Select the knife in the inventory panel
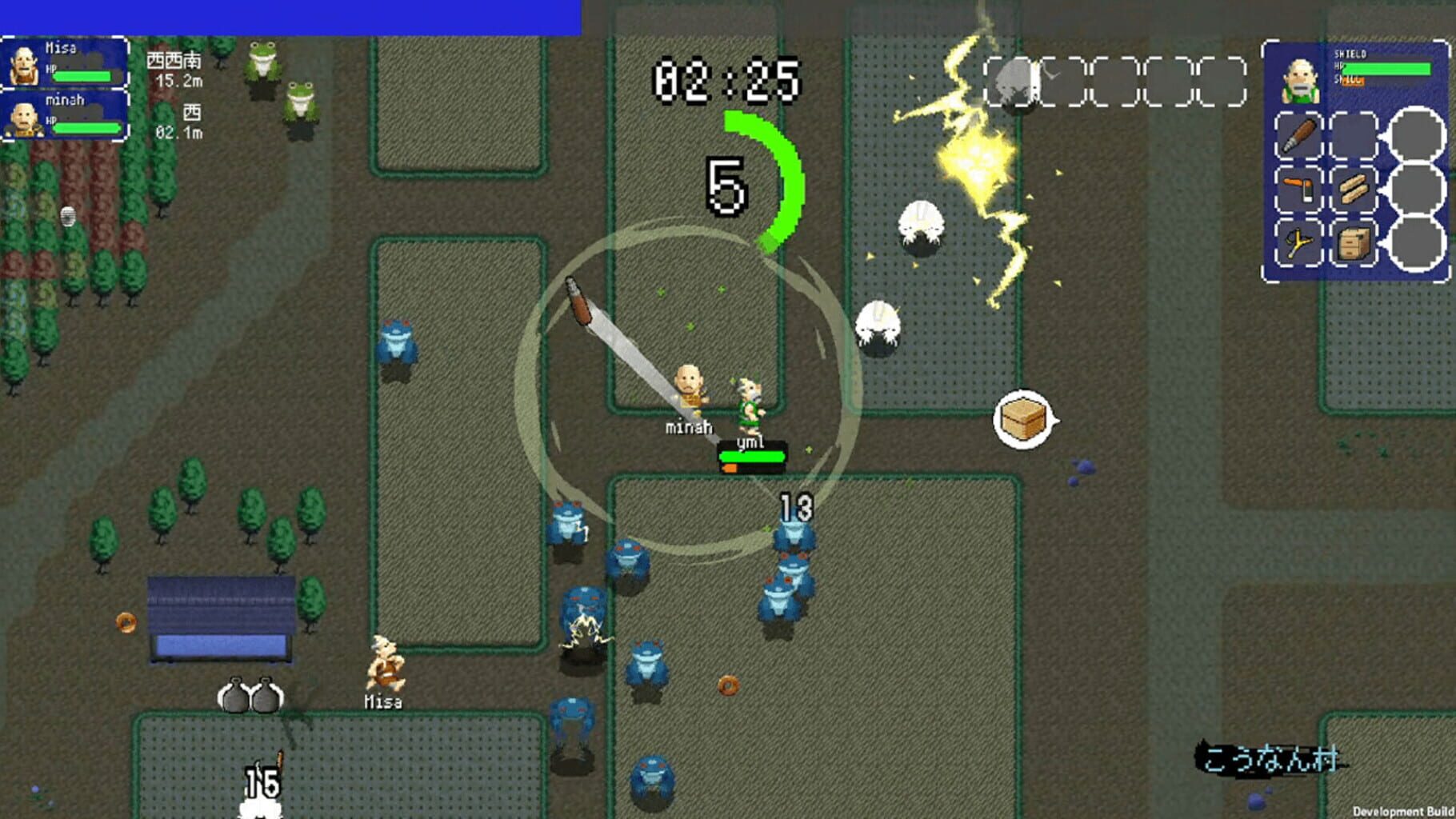 point(1298,136)
